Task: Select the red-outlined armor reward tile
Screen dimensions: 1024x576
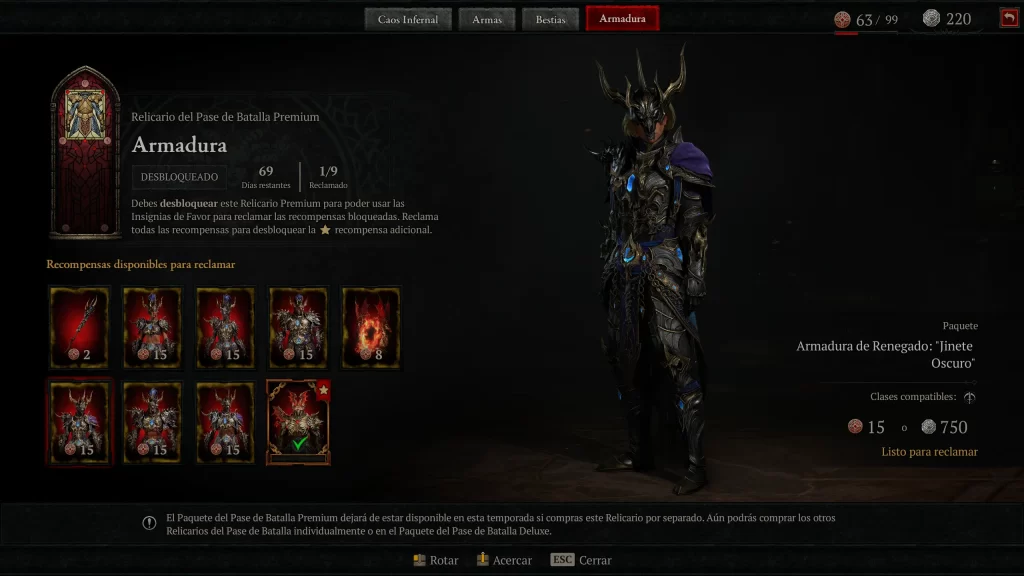Action: pyautogui.click(x=79, y=422)
